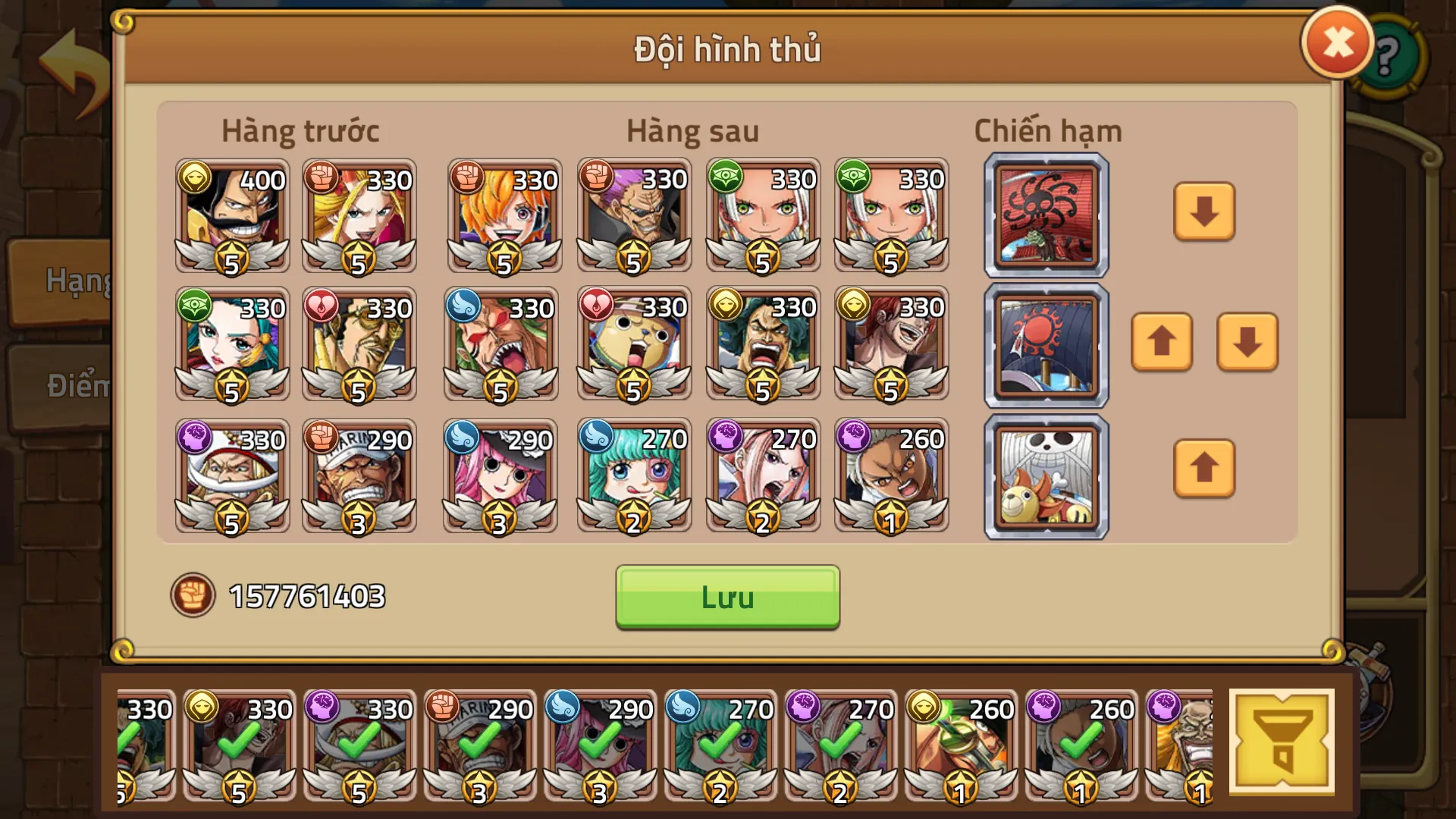Select the bottom warship with skull flag

tap(1046, 472)
